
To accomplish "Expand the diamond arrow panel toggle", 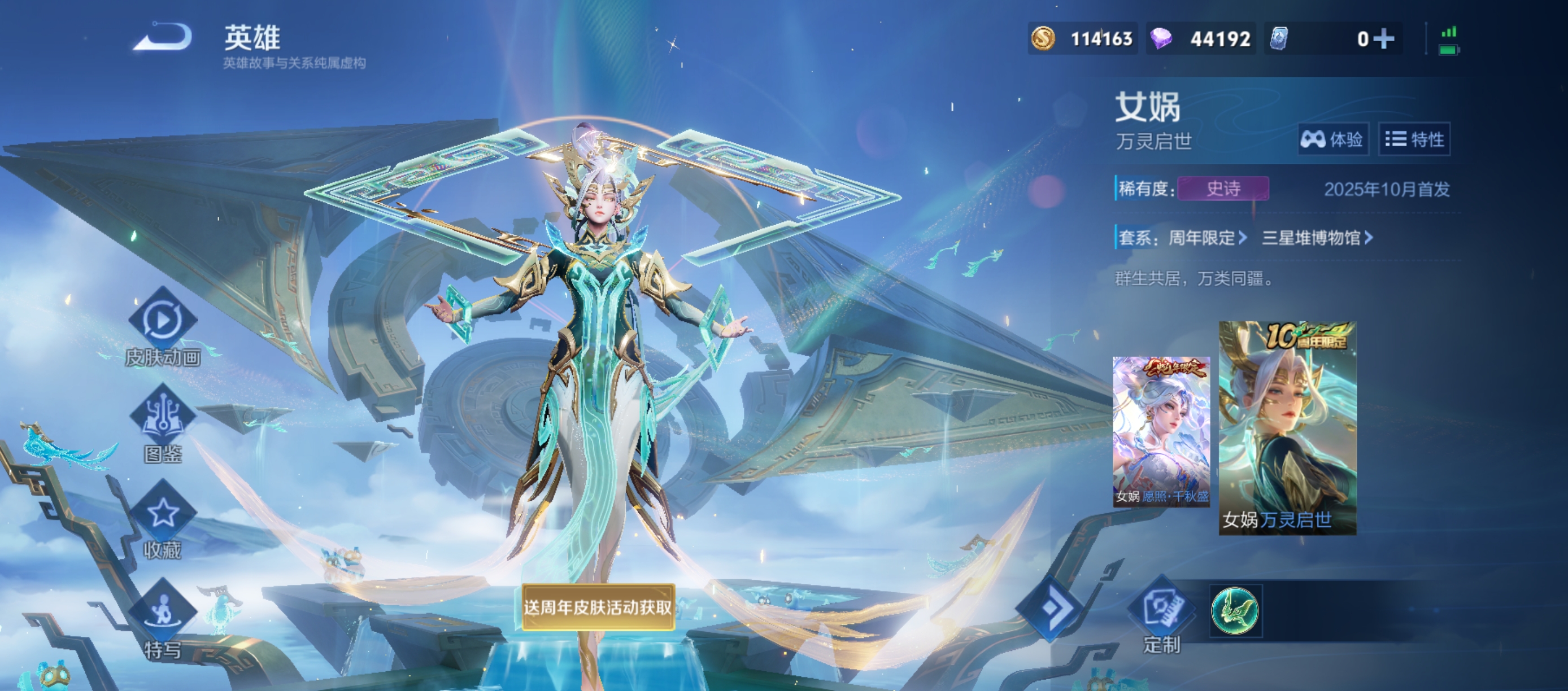I will 1052,607.
